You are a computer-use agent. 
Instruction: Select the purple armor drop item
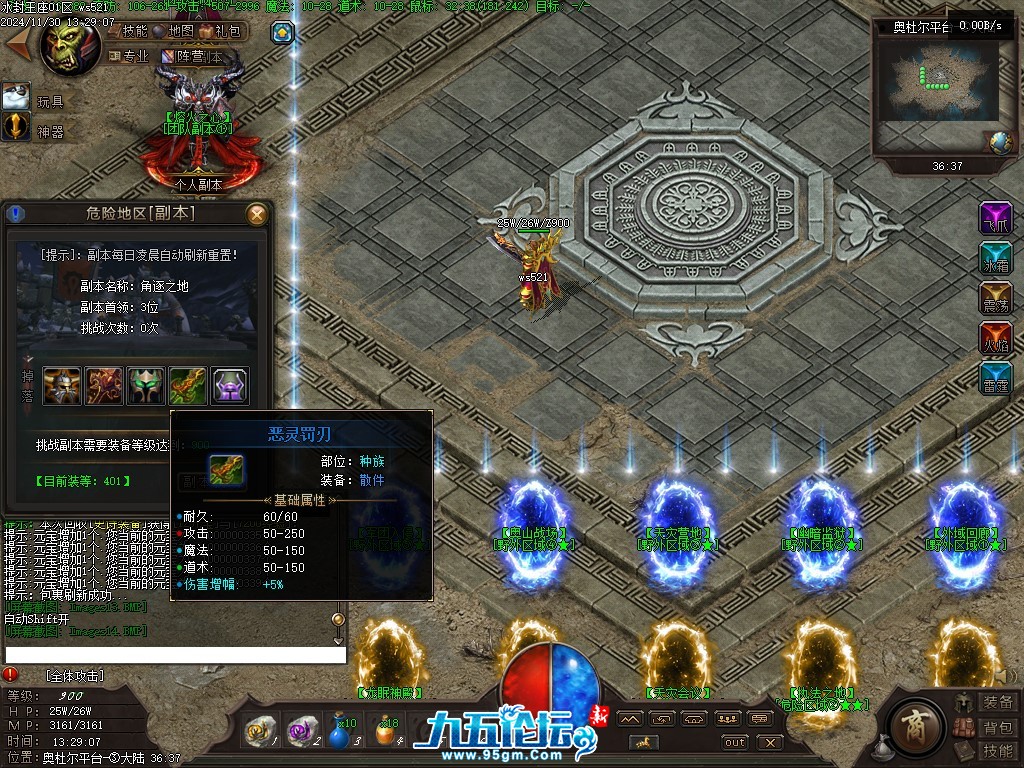tap(230, 386)
